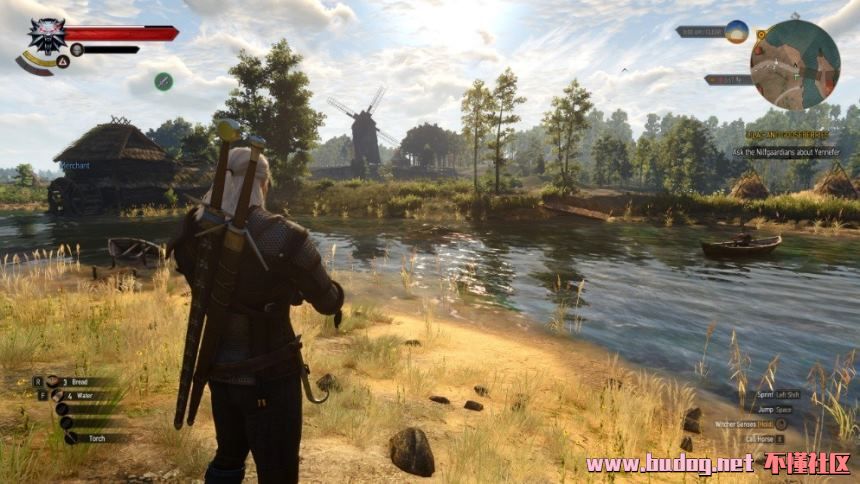Select the active Sign triangle icon
This screenshot has width=860, height=484.
coord(62,61)
